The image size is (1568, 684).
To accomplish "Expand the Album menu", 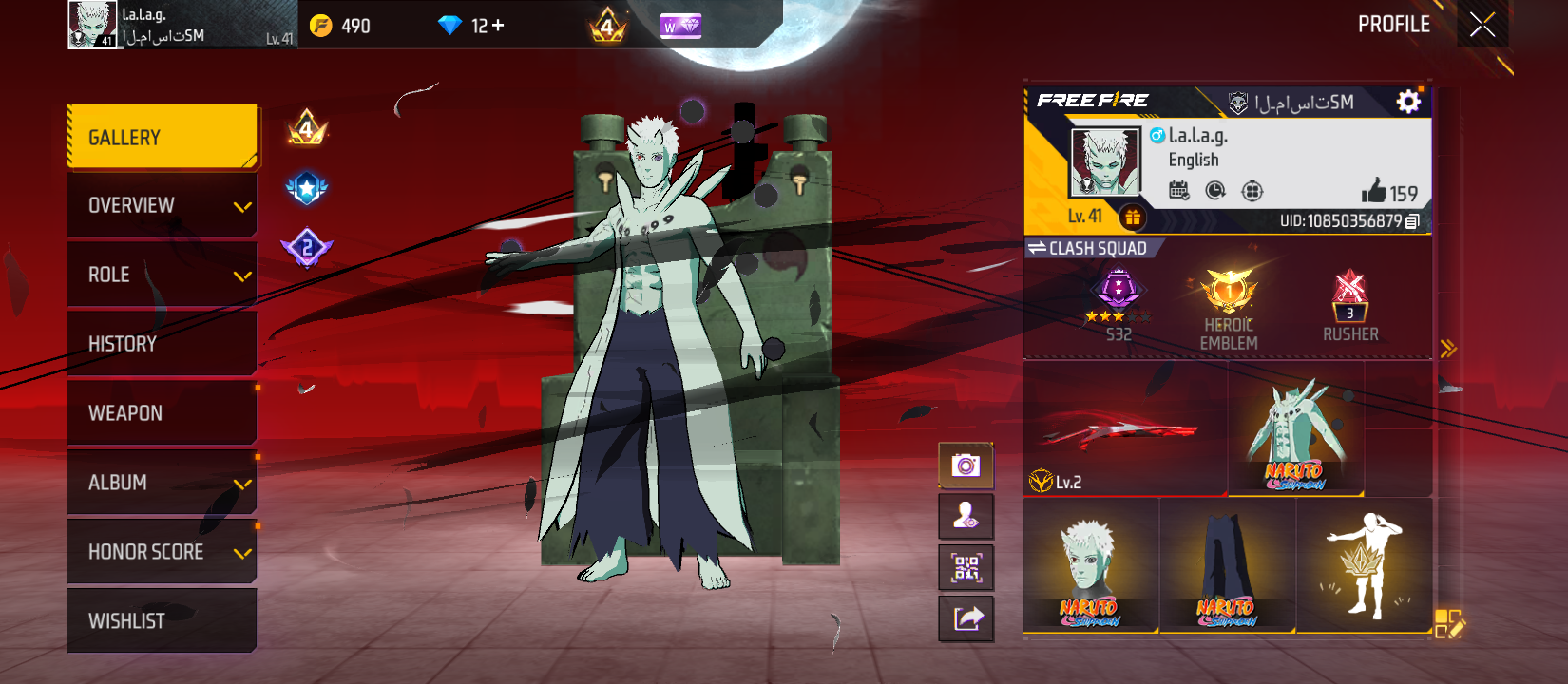I will point(162,483).
